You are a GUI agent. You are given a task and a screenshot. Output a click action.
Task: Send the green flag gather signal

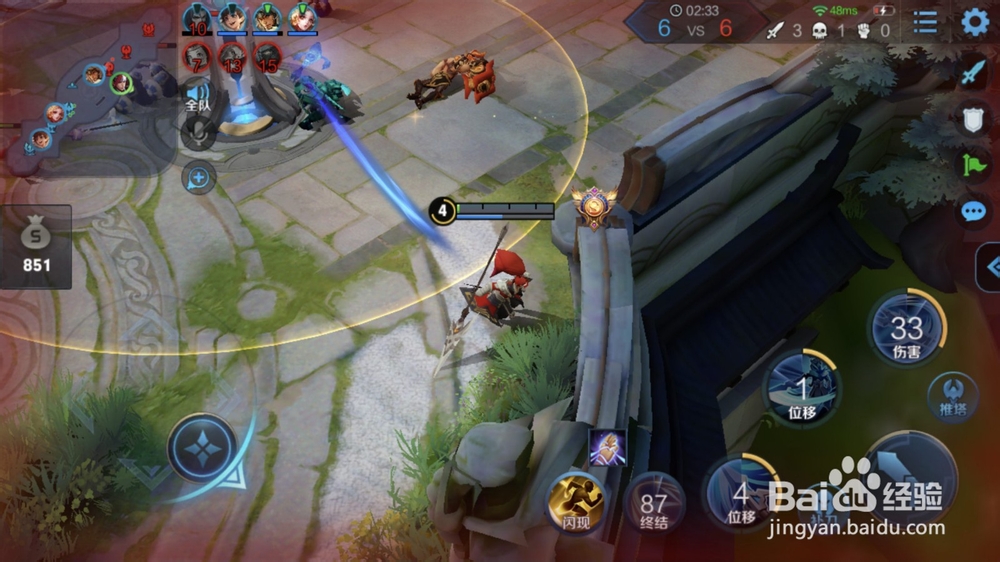click(974, 165)
